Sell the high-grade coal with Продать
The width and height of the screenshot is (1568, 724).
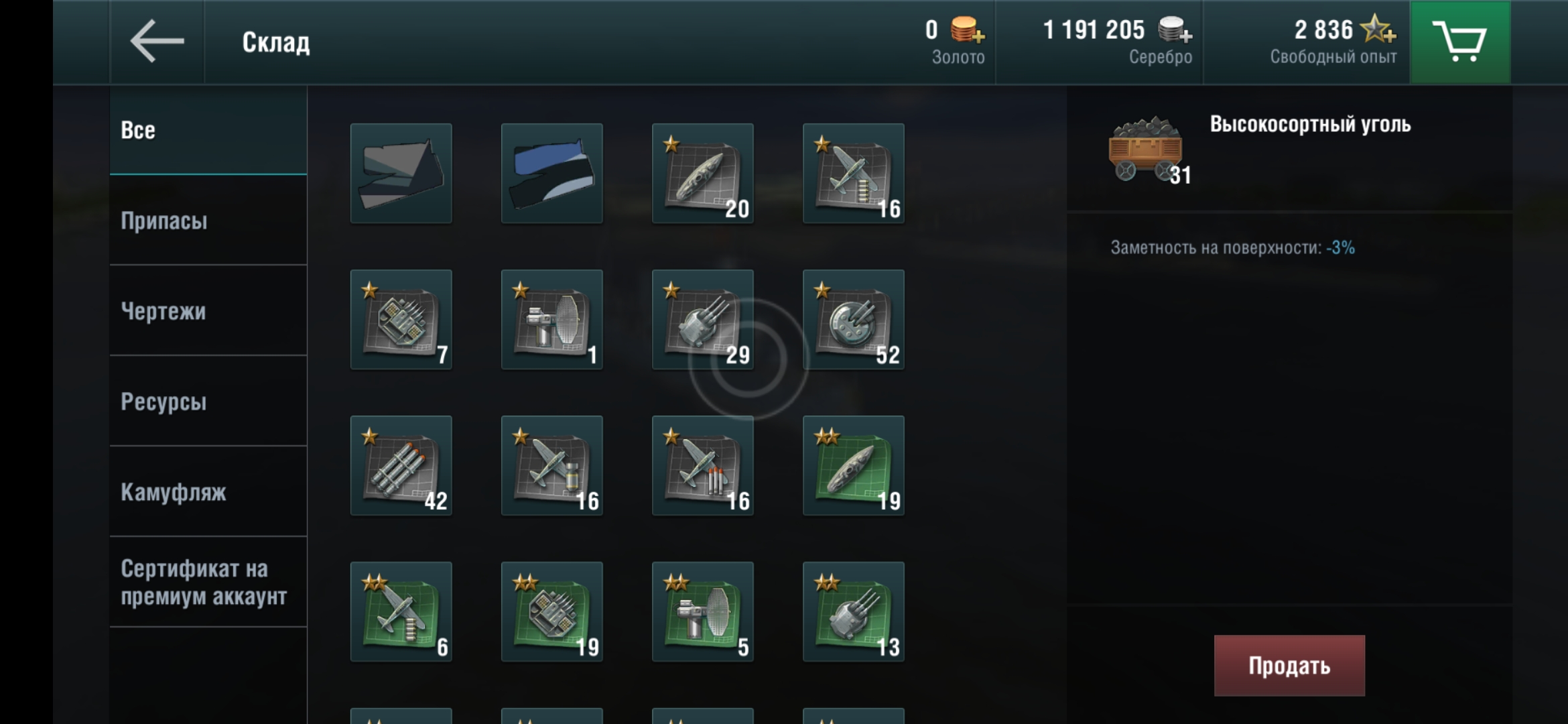click(1289, 665)
